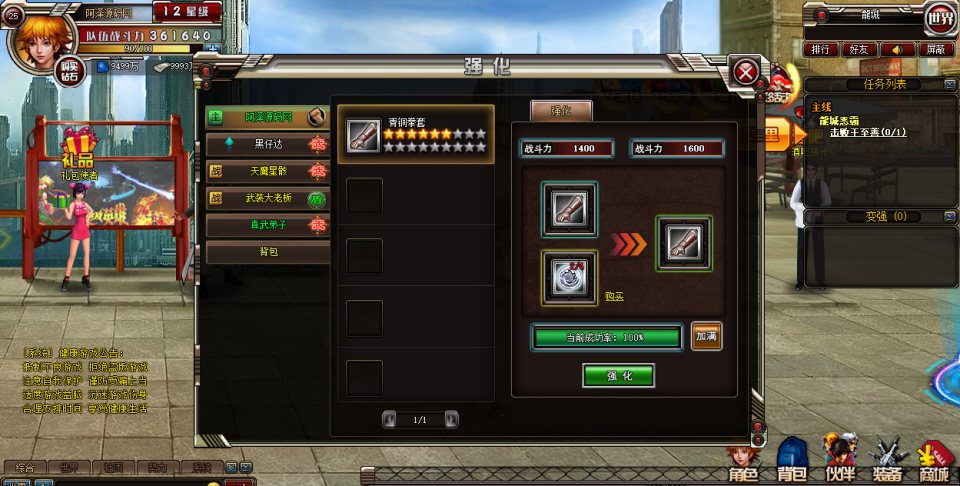Choose the 真武弟子 entry
The width and height of the screenshot is (960, 486).
point(268,226)
